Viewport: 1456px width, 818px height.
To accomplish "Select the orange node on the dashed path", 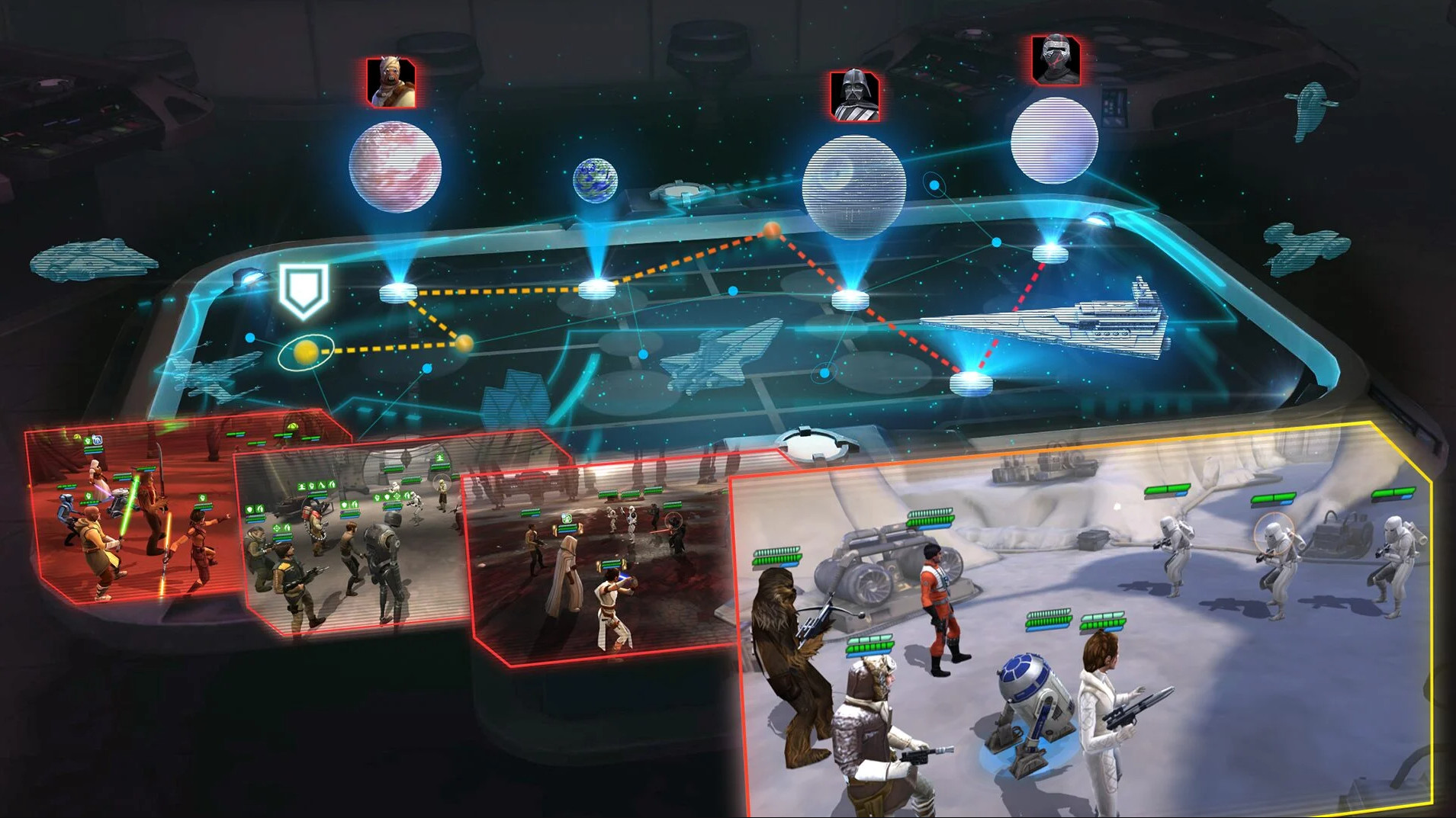I will pyautogui.click(x=771, y=229).
